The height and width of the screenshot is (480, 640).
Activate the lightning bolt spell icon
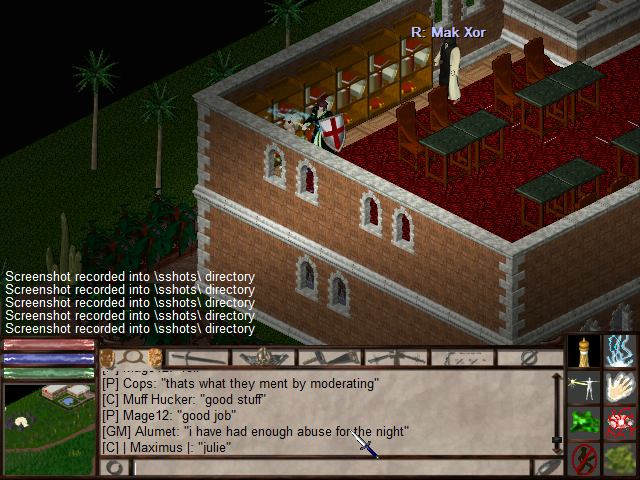621,350
